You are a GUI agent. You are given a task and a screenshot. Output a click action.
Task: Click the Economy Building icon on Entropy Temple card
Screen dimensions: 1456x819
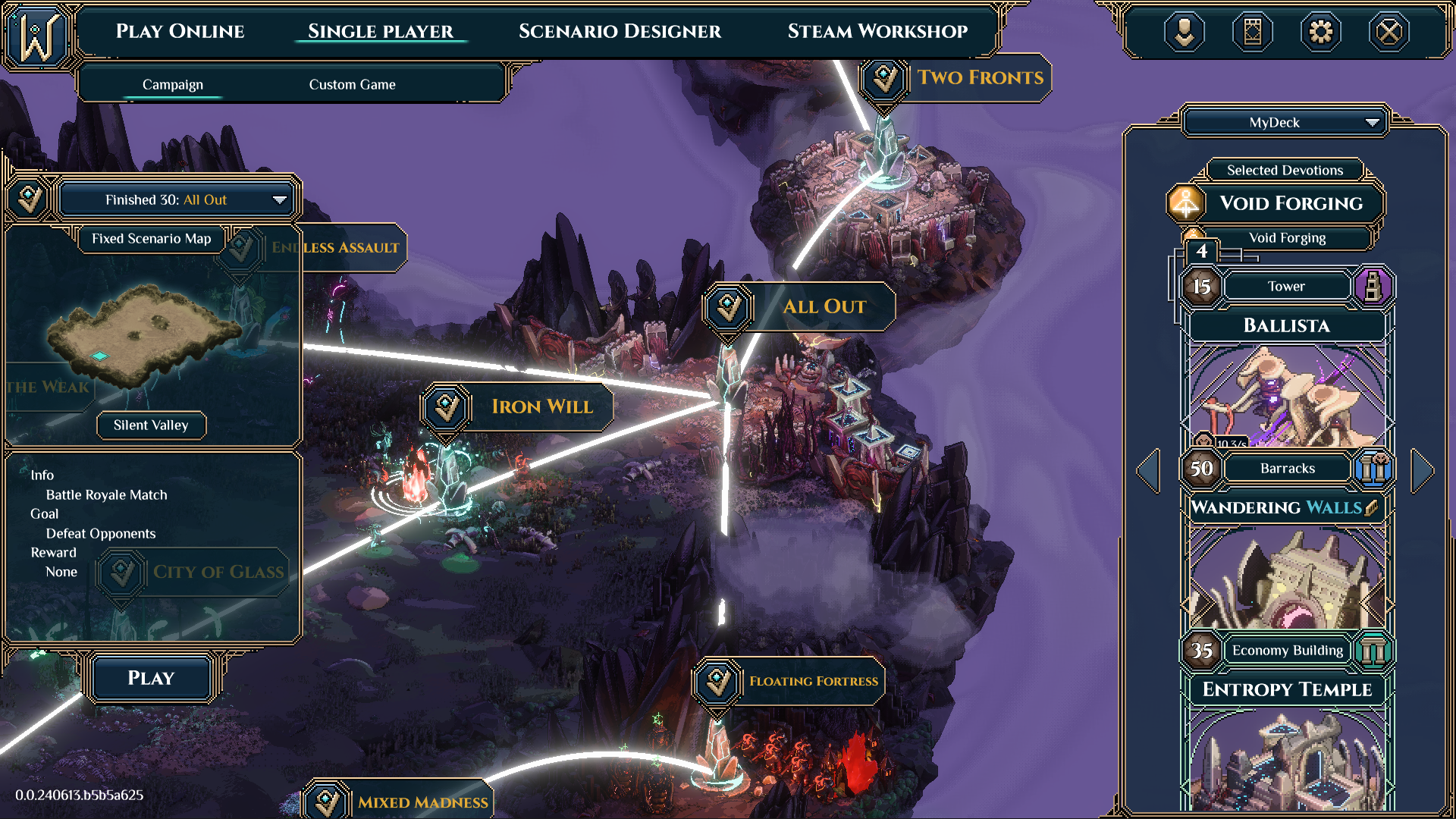(x=1375, y=651)
